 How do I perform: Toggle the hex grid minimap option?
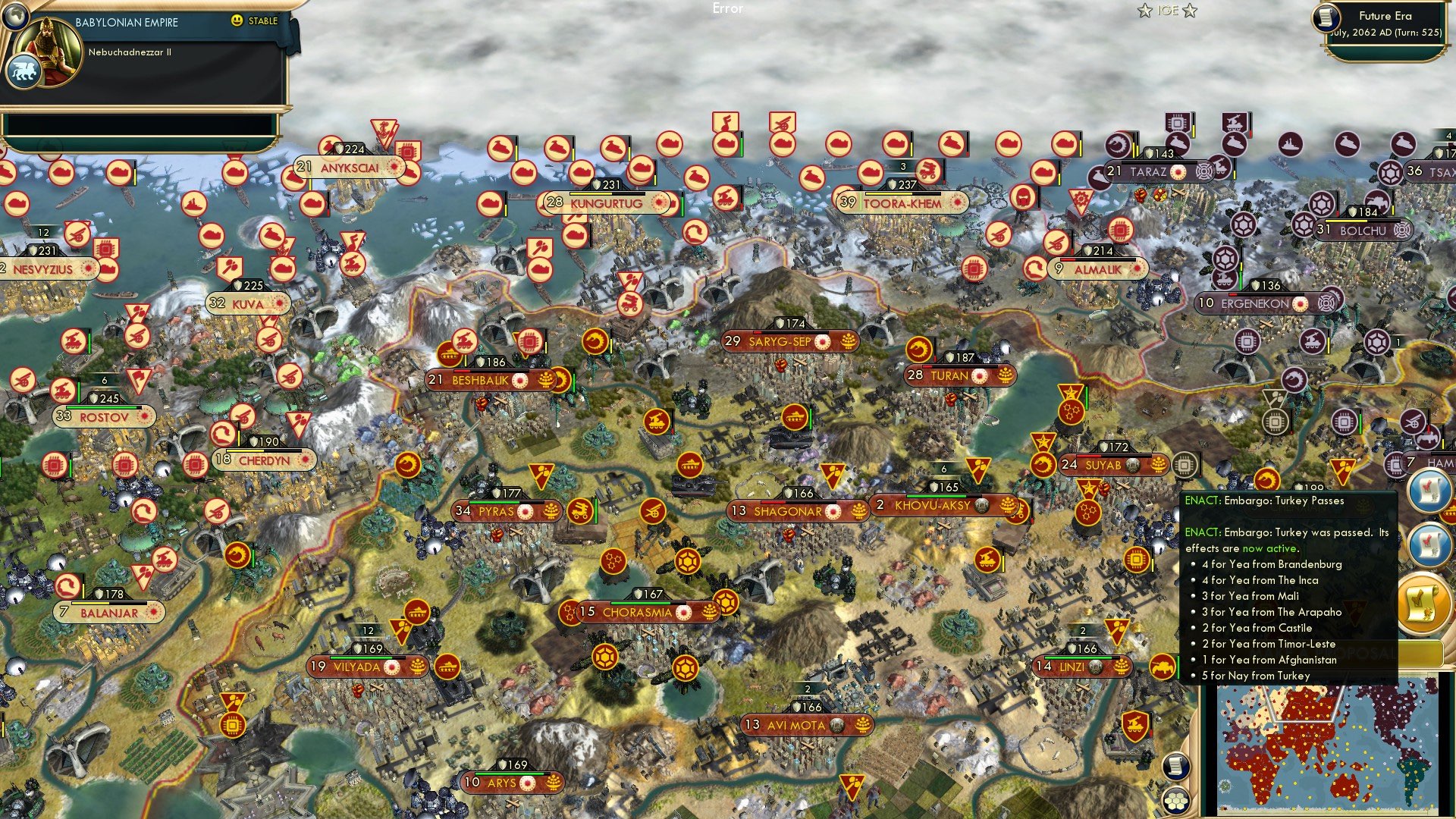[1175, 801]
